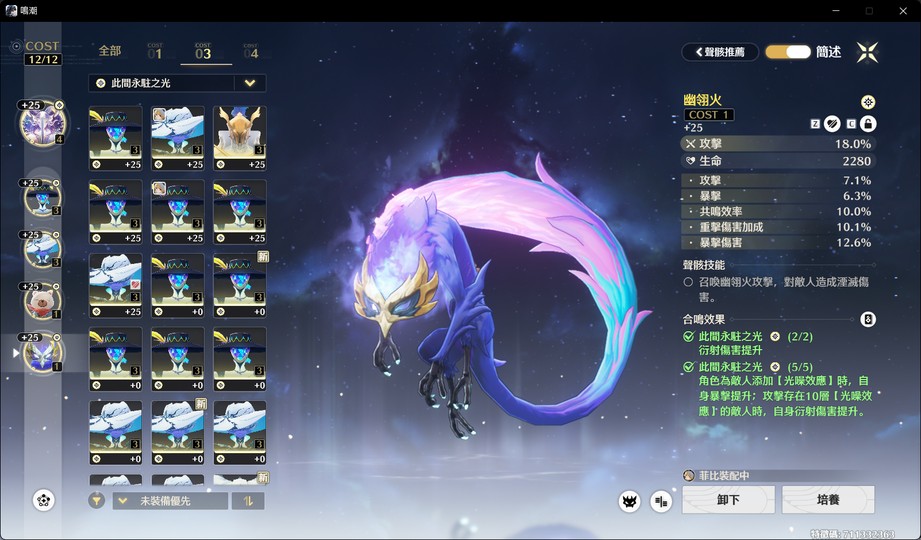Open the comparison list icon button
This screenshot has height=540, width=921.
661,501
